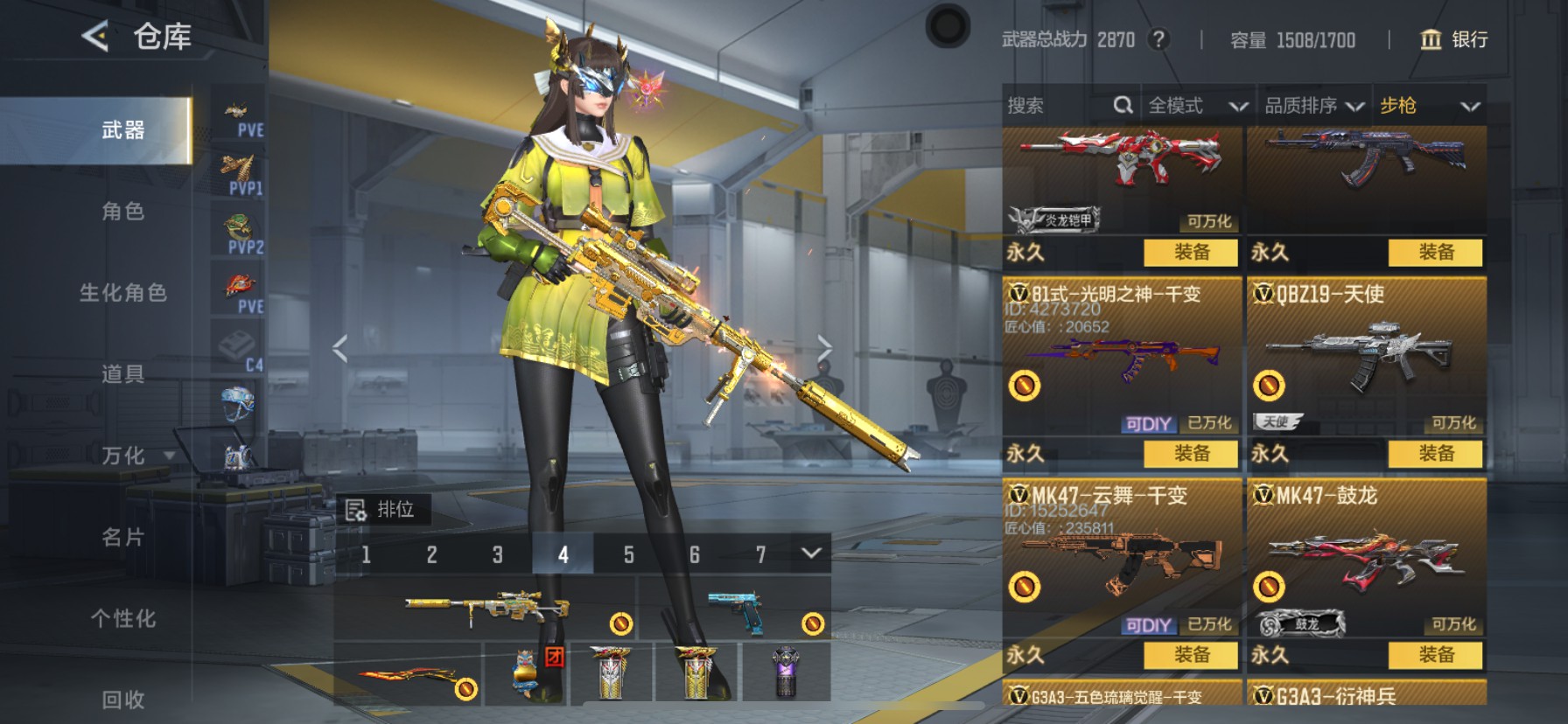Image resolution: width=1568 pixels, height=724 pixels.
Task: Go back using the arrow beside 仓库
Action: [94, 36]
